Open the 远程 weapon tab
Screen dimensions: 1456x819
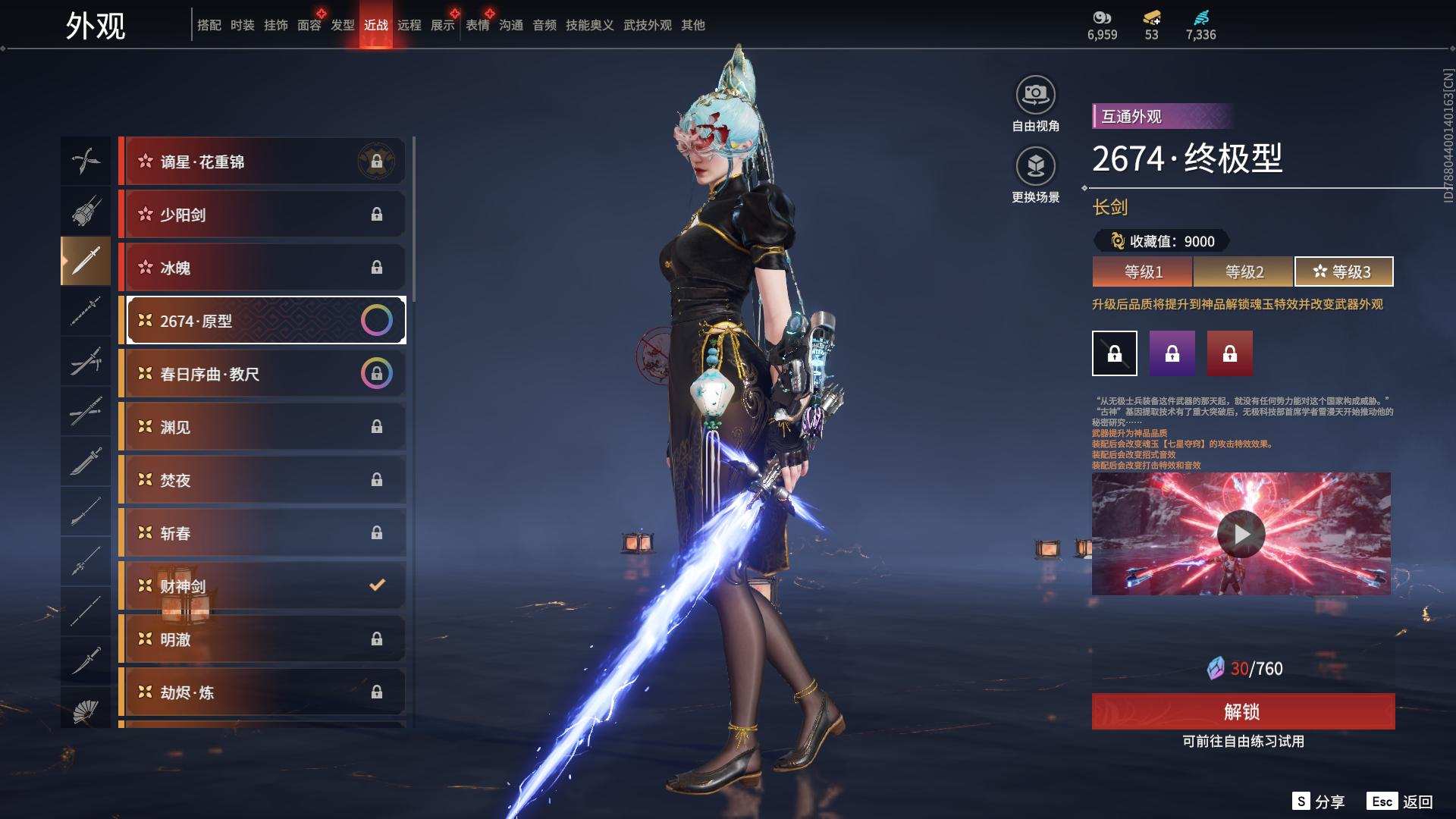(409, 25)
